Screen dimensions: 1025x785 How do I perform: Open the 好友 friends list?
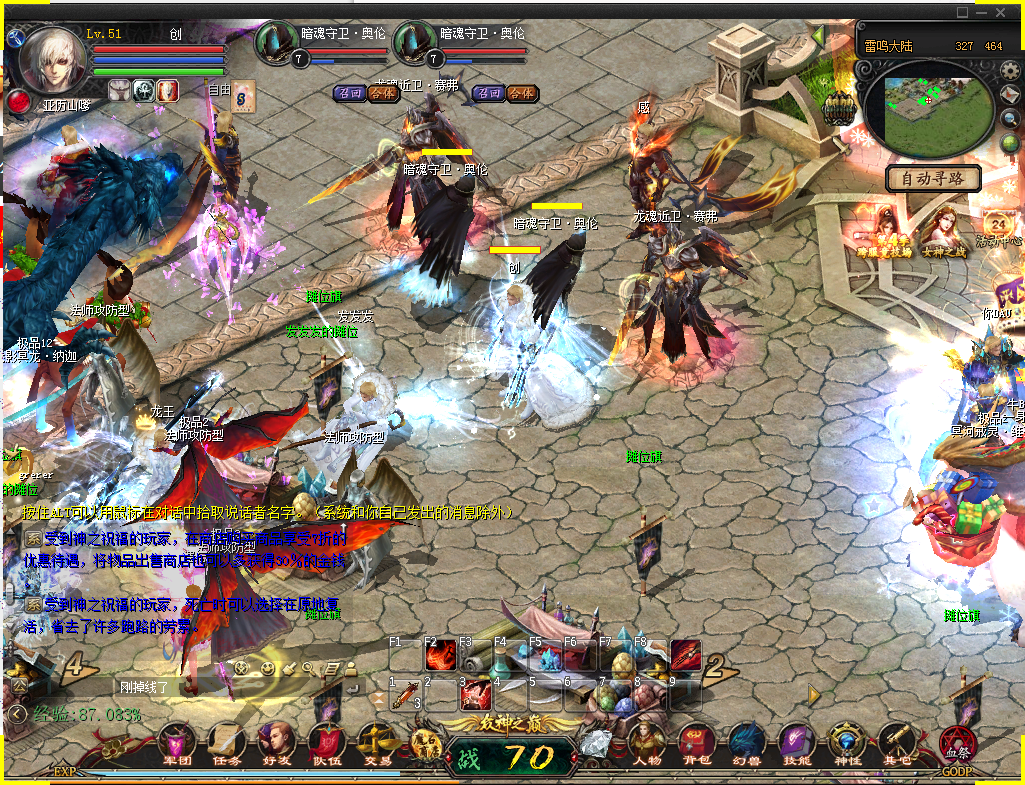[x=277, y=743]
